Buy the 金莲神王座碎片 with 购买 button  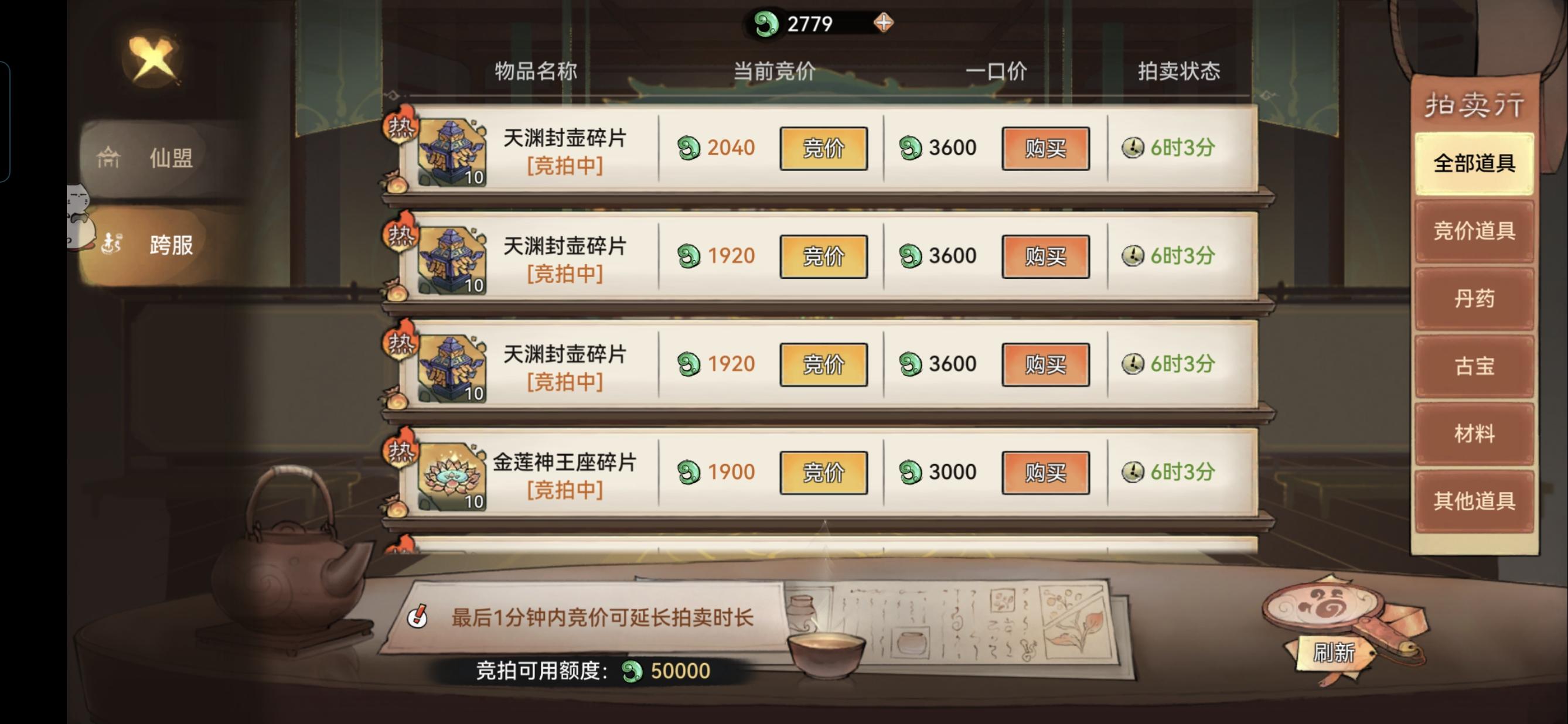(1045, 472)
